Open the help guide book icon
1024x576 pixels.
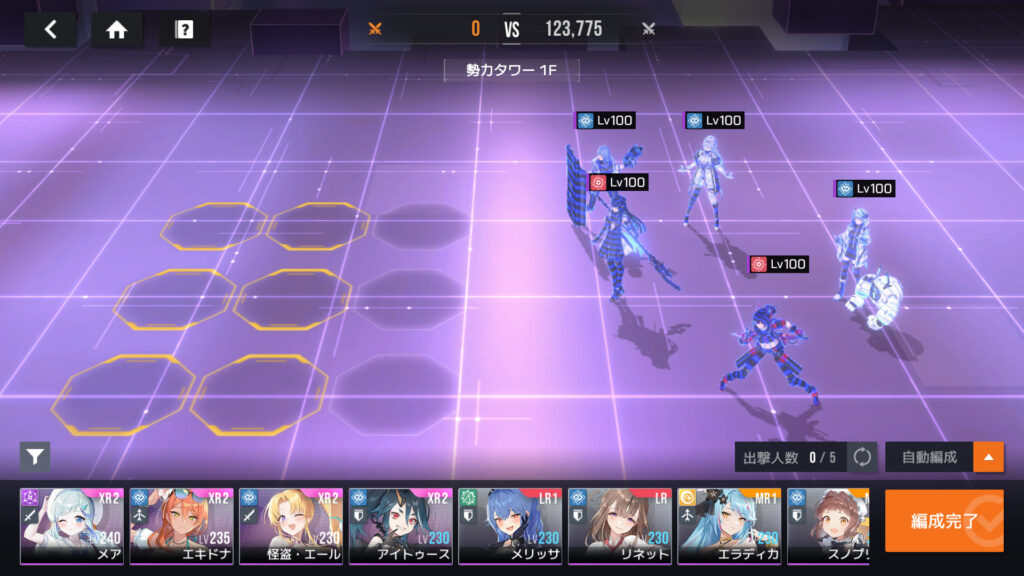coord(184,30)
